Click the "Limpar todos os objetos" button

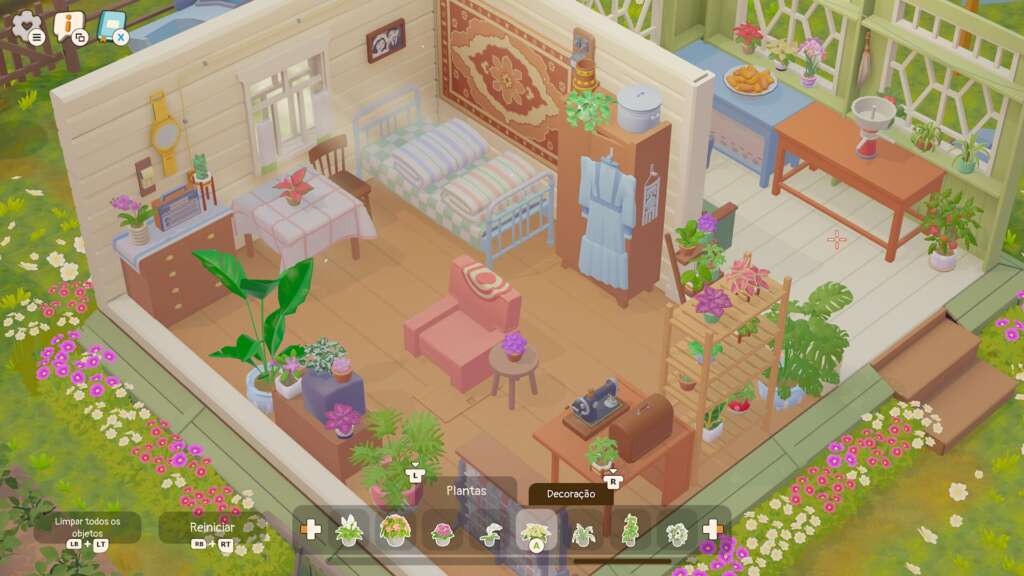point(87,526)
